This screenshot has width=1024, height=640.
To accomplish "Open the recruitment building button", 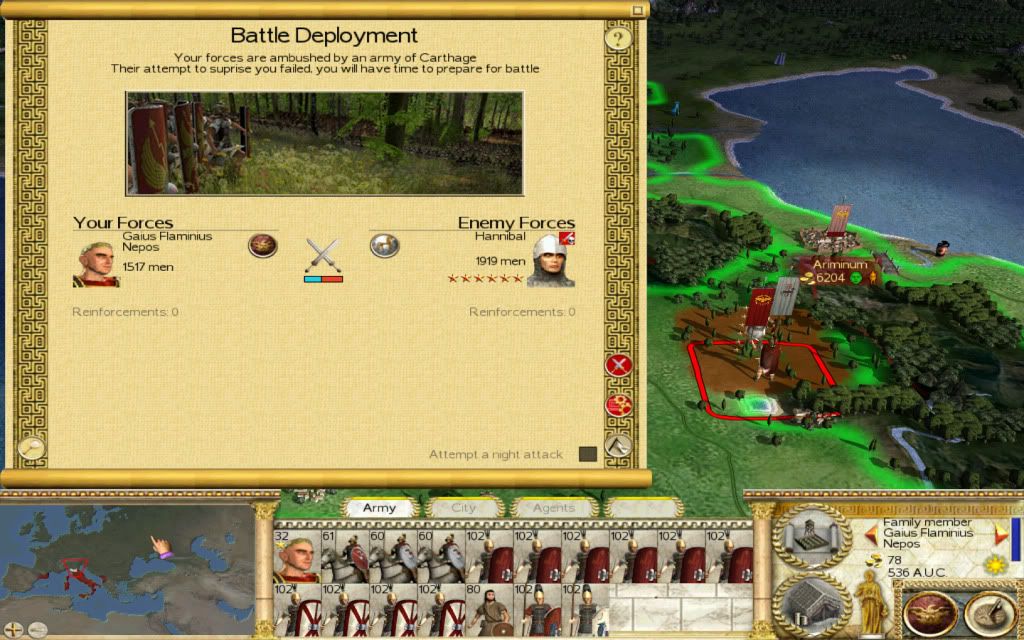I will [x=811, y=603].
